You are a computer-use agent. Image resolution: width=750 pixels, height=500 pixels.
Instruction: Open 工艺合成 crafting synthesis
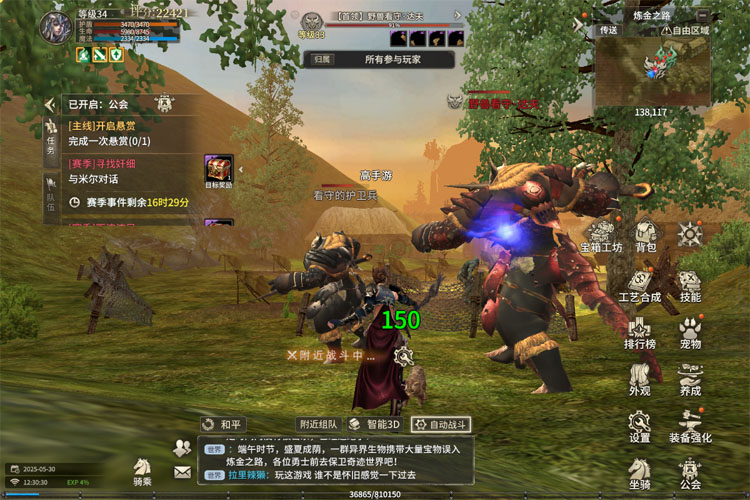(x=640, y=285)
